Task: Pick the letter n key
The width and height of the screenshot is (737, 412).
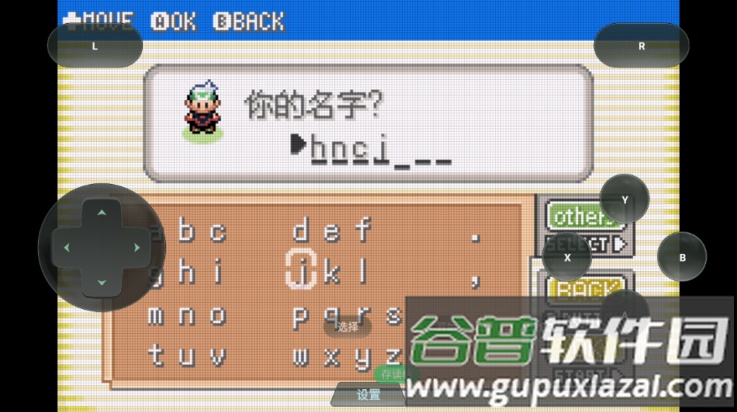Action: click(x=186, y=315)
